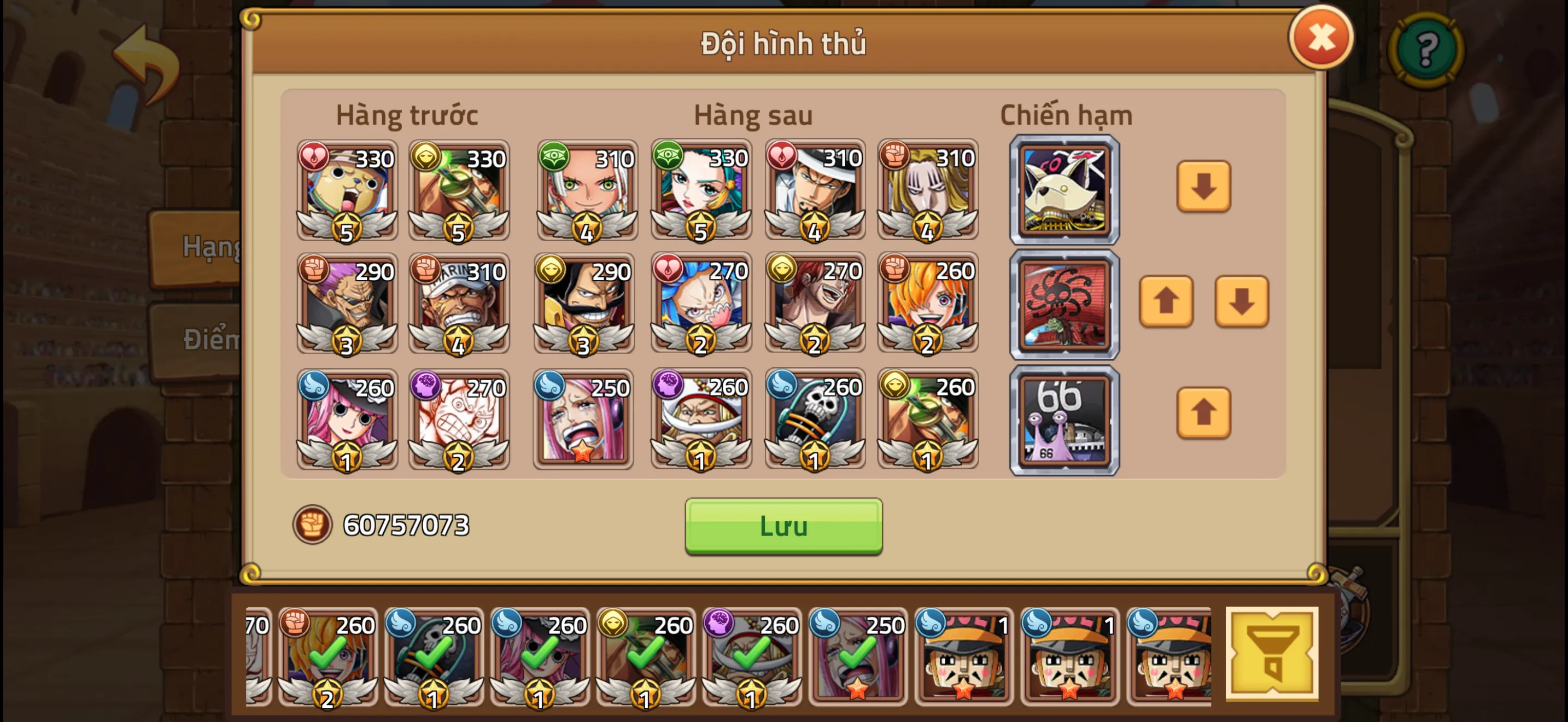This screenshot has height=722, width=1568.
Task: Select the Den Den Mushi 66 warship
Action: (x=1064, y=420)
